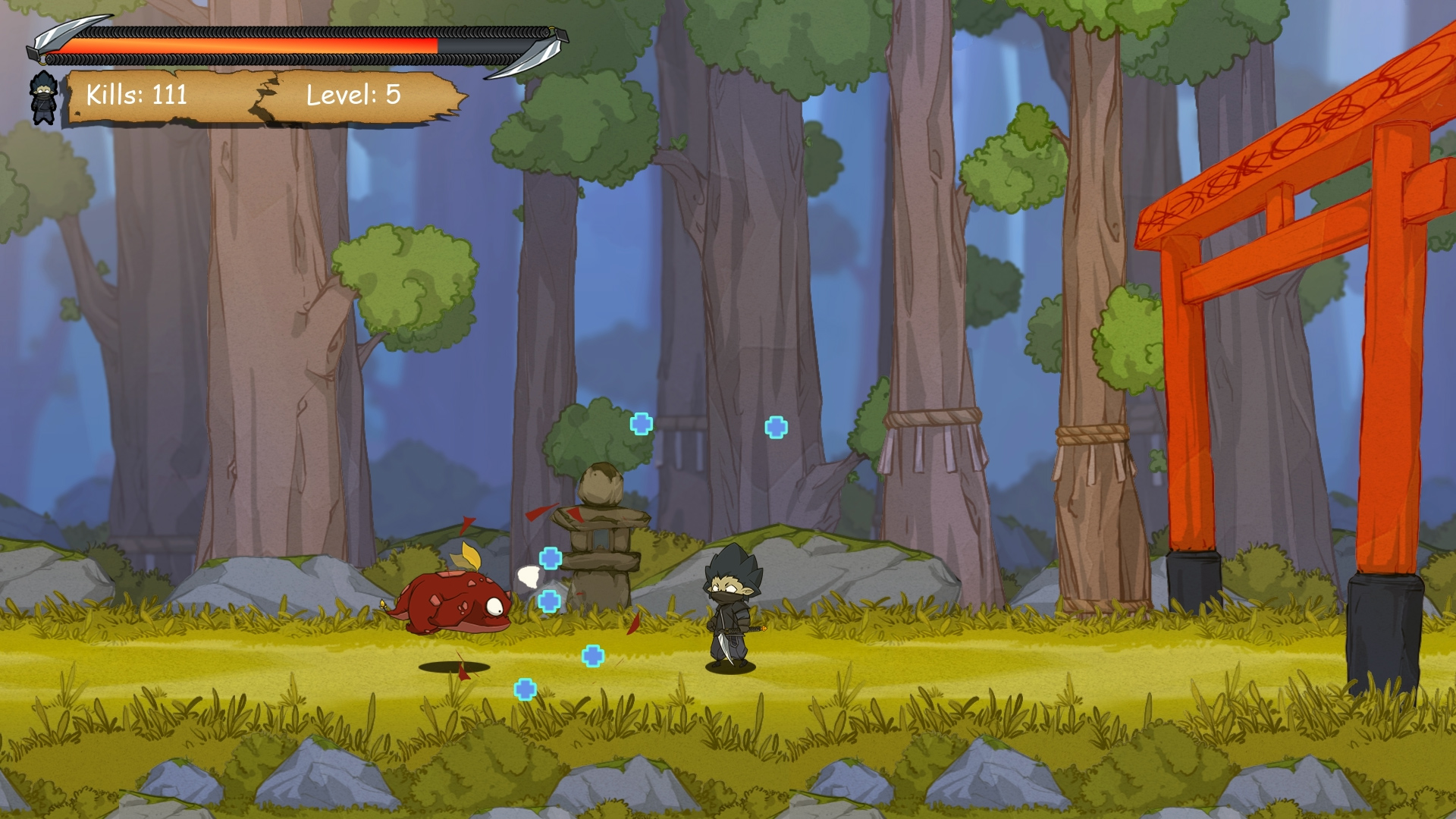Image resolution: width=1456 pixels, height=819 pixels.
Task: Click the red health bar at the top
Action: pos(250,45)
